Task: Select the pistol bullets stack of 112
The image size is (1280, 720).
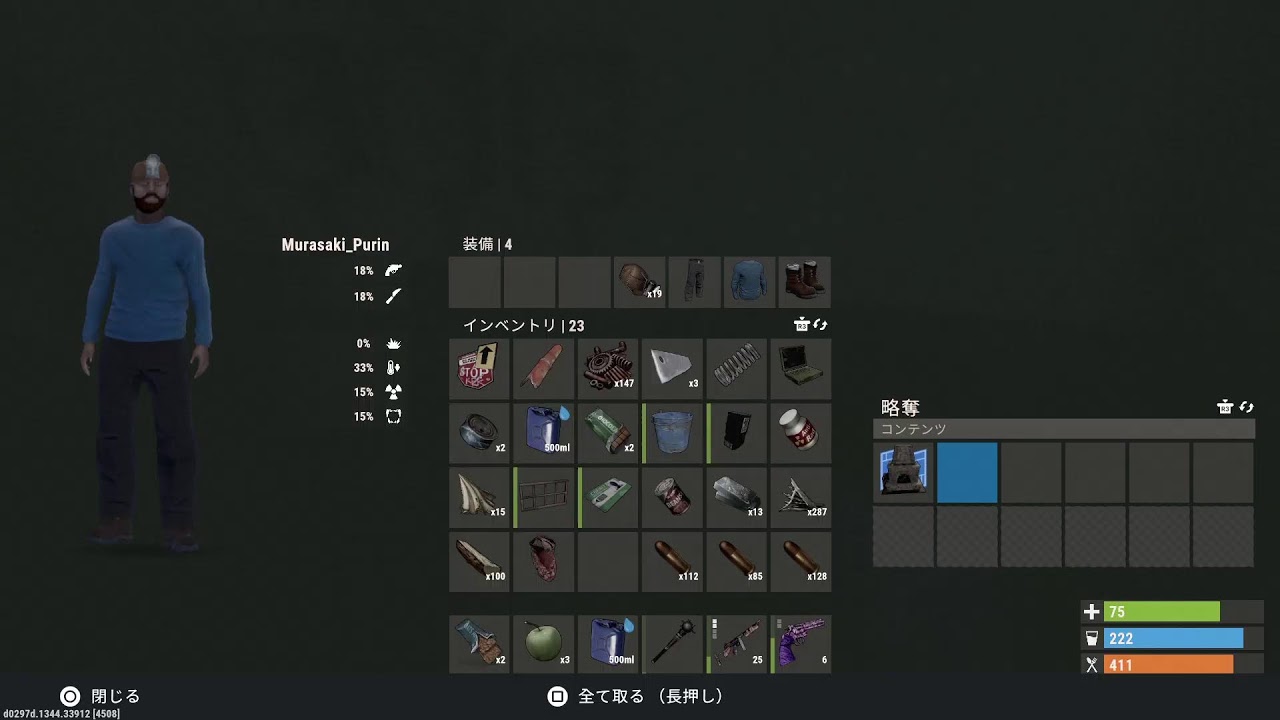Action: (672, 561)
